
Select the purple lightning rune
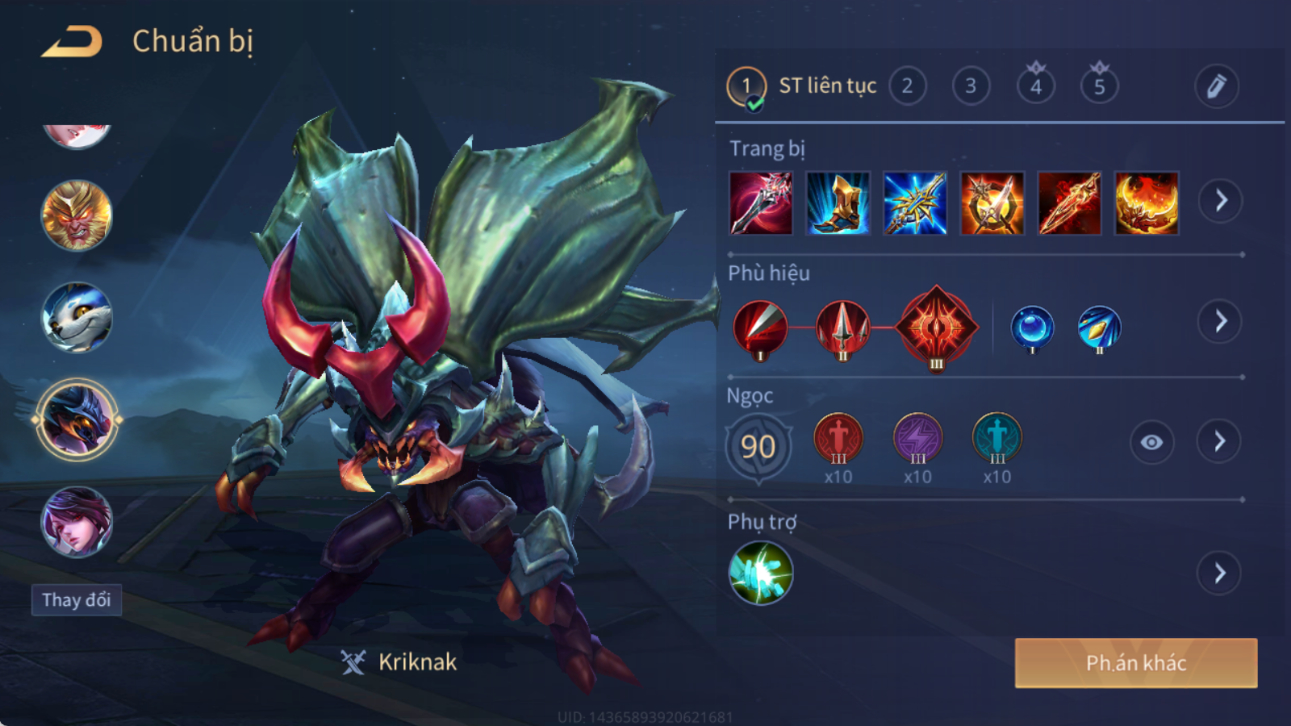(x=917, y=439)
